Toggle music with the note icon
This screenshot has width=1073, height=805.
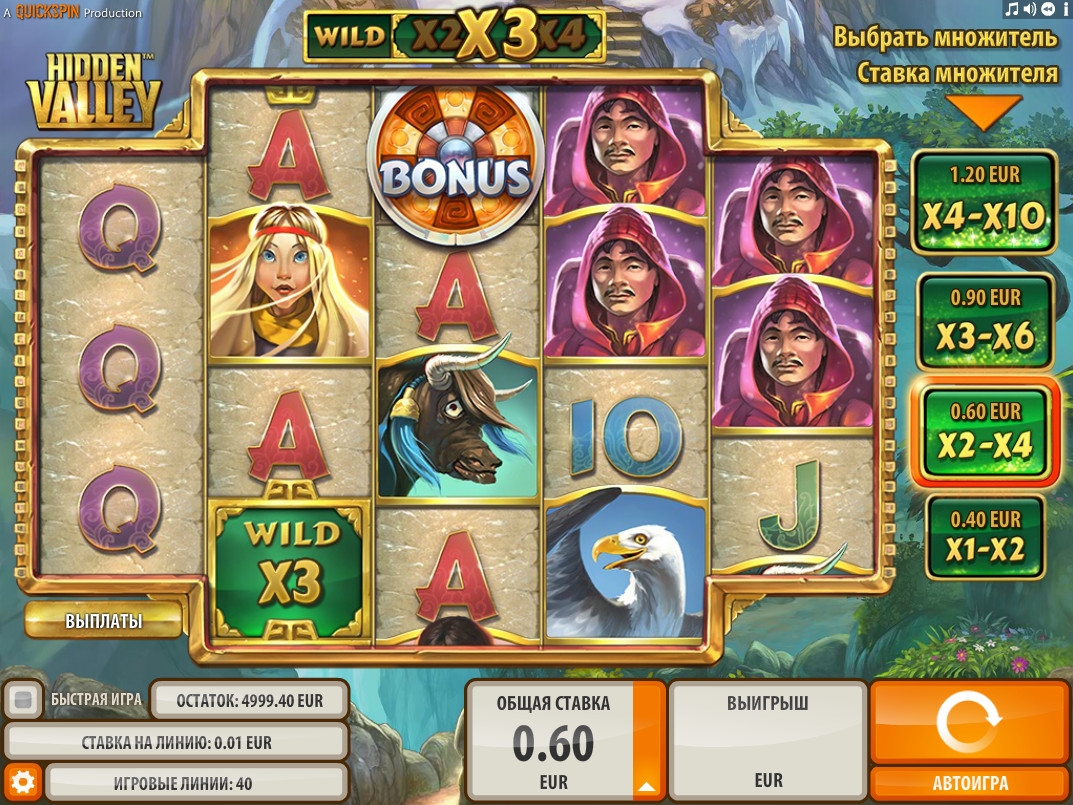1012,9
